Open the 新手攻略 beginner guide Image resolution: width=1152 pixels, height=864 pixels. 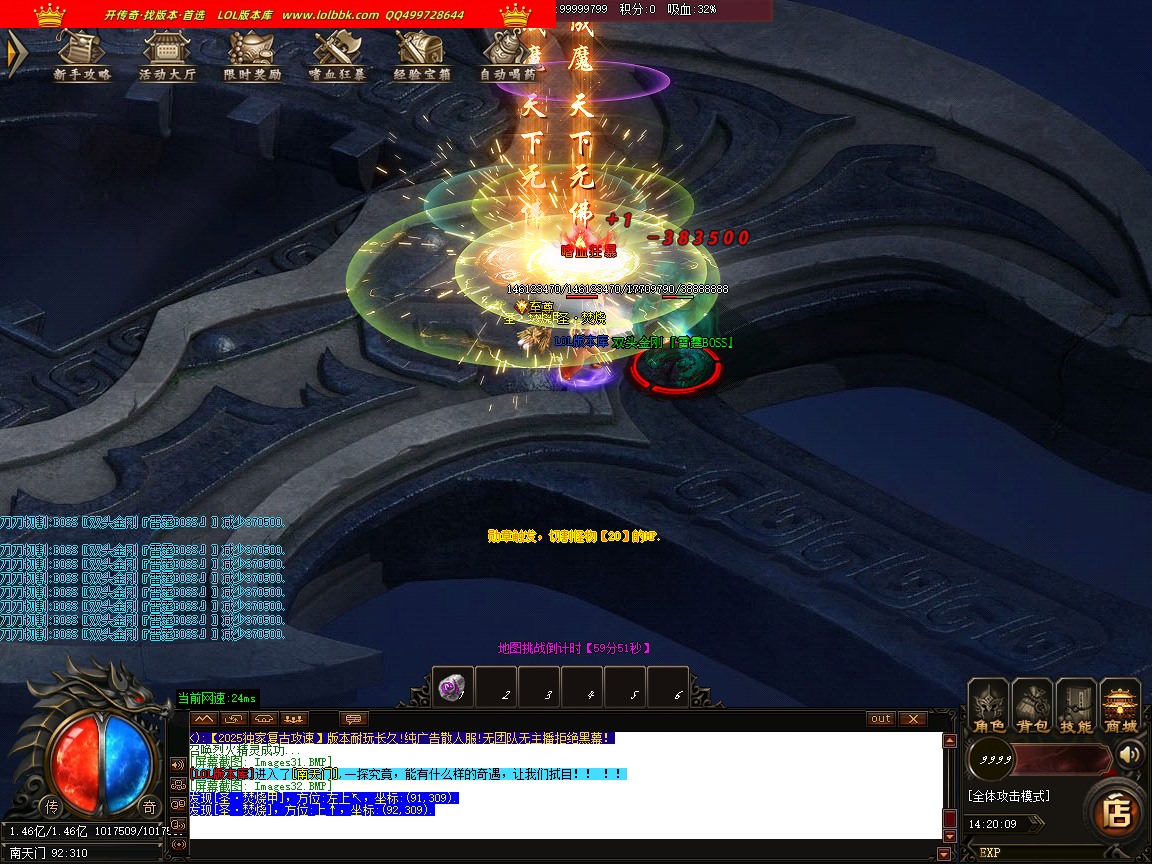coord(82,55)
